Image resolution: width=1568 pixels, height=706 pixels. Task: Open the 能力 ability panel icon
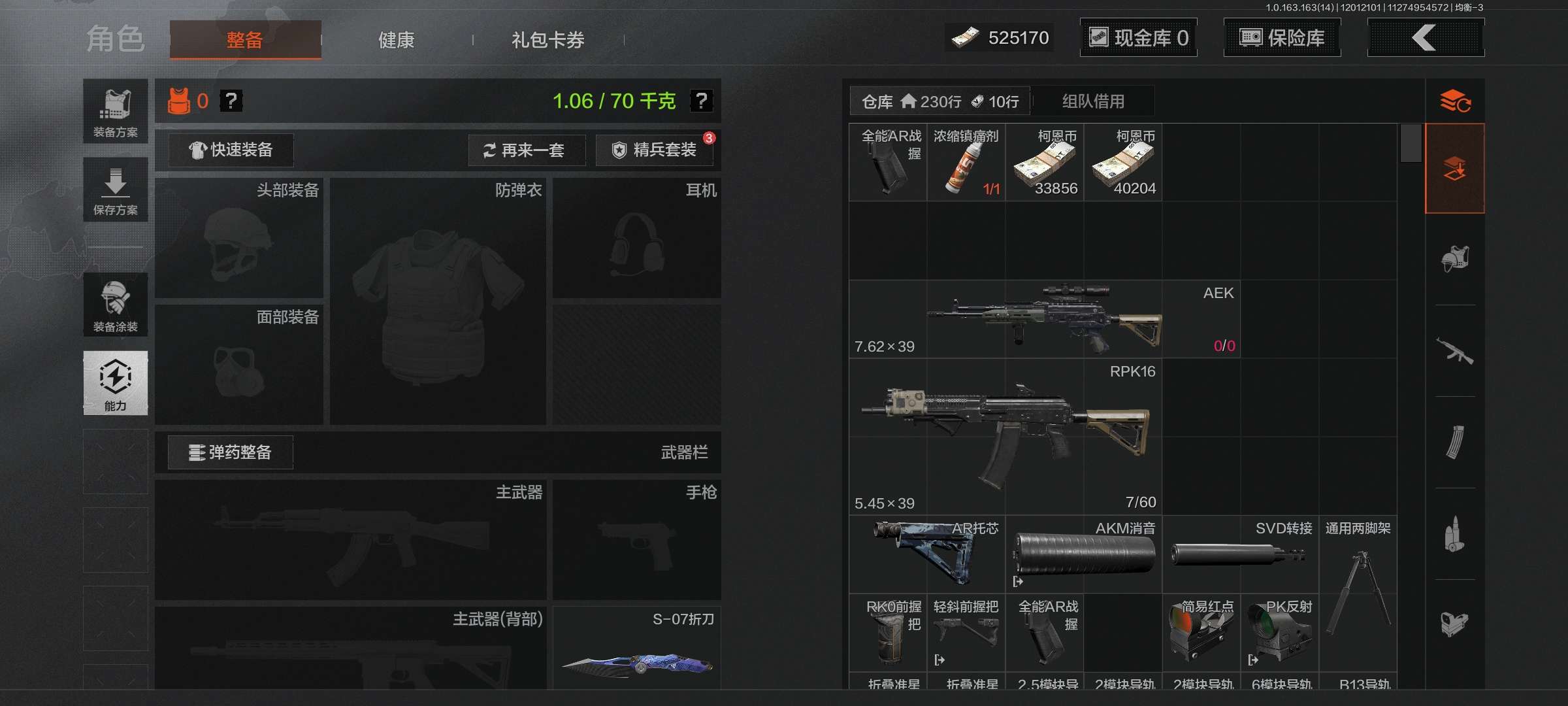coord(115,384)
